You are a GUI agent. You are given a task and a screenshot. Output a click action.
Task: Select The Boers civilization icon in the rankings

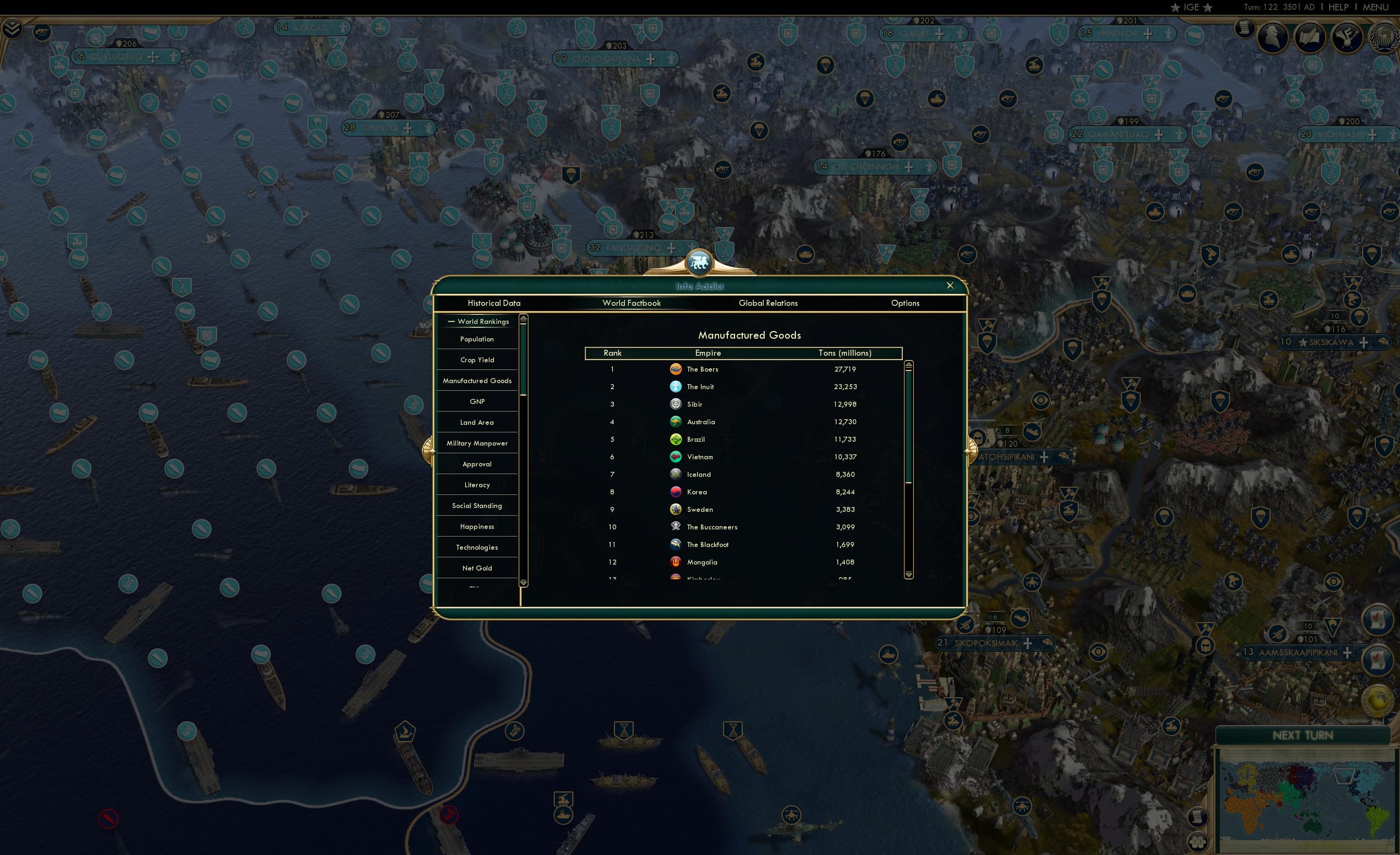(675, 369)
